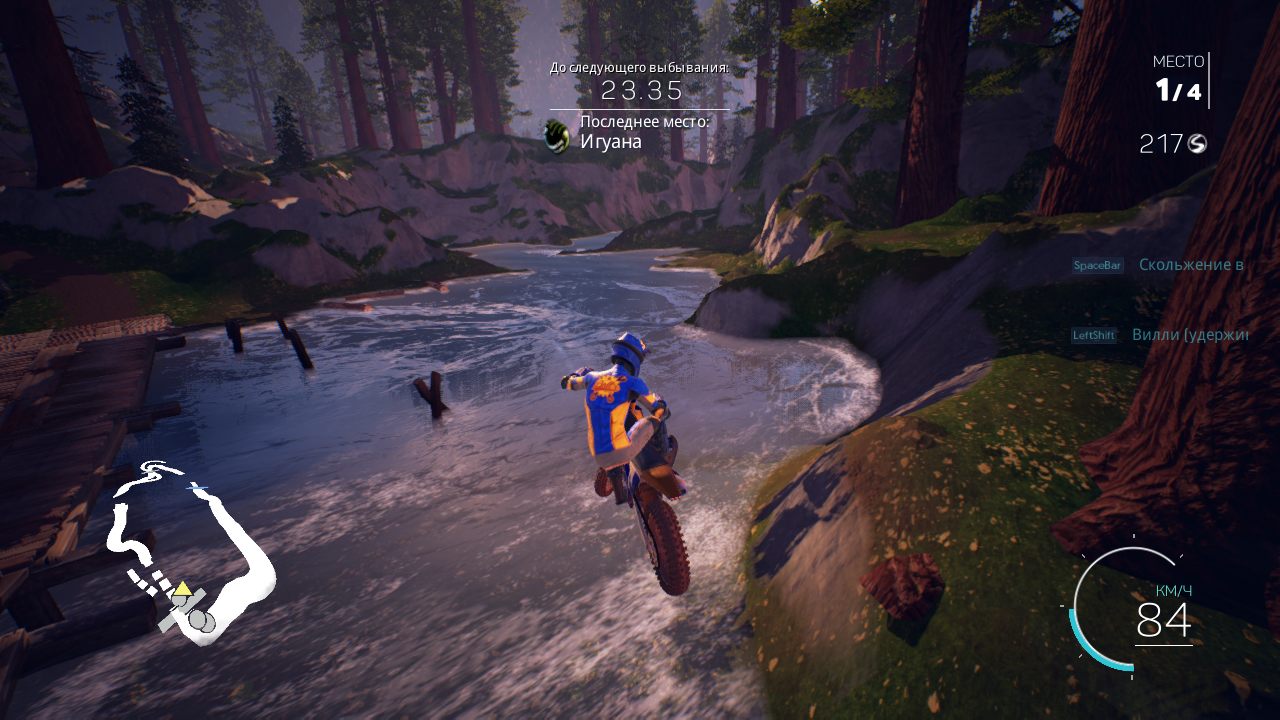Expand the Скольжение control hint text
The width and height of the screenshot is (1280, 720).
[x=1190, y=266]
